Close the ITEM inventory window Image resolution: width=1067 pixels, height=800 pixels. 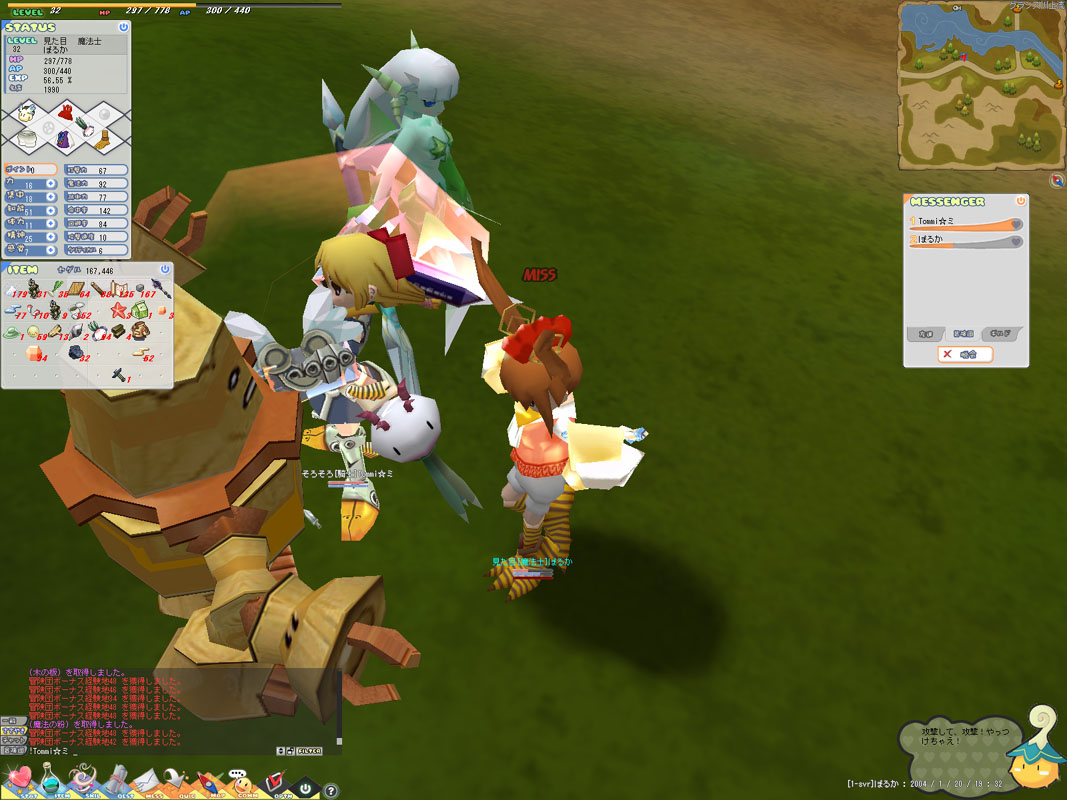click(165, 270)
